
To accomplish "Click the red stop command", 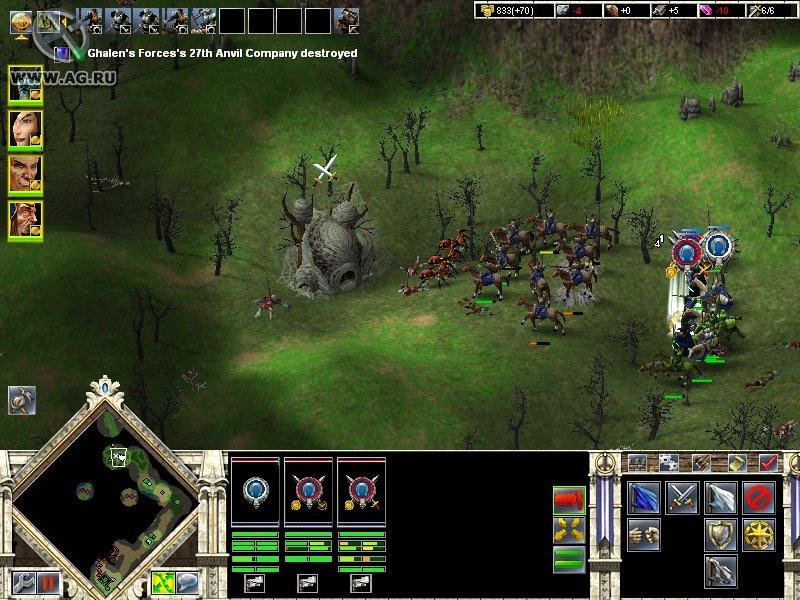I will tap(757, 496).
